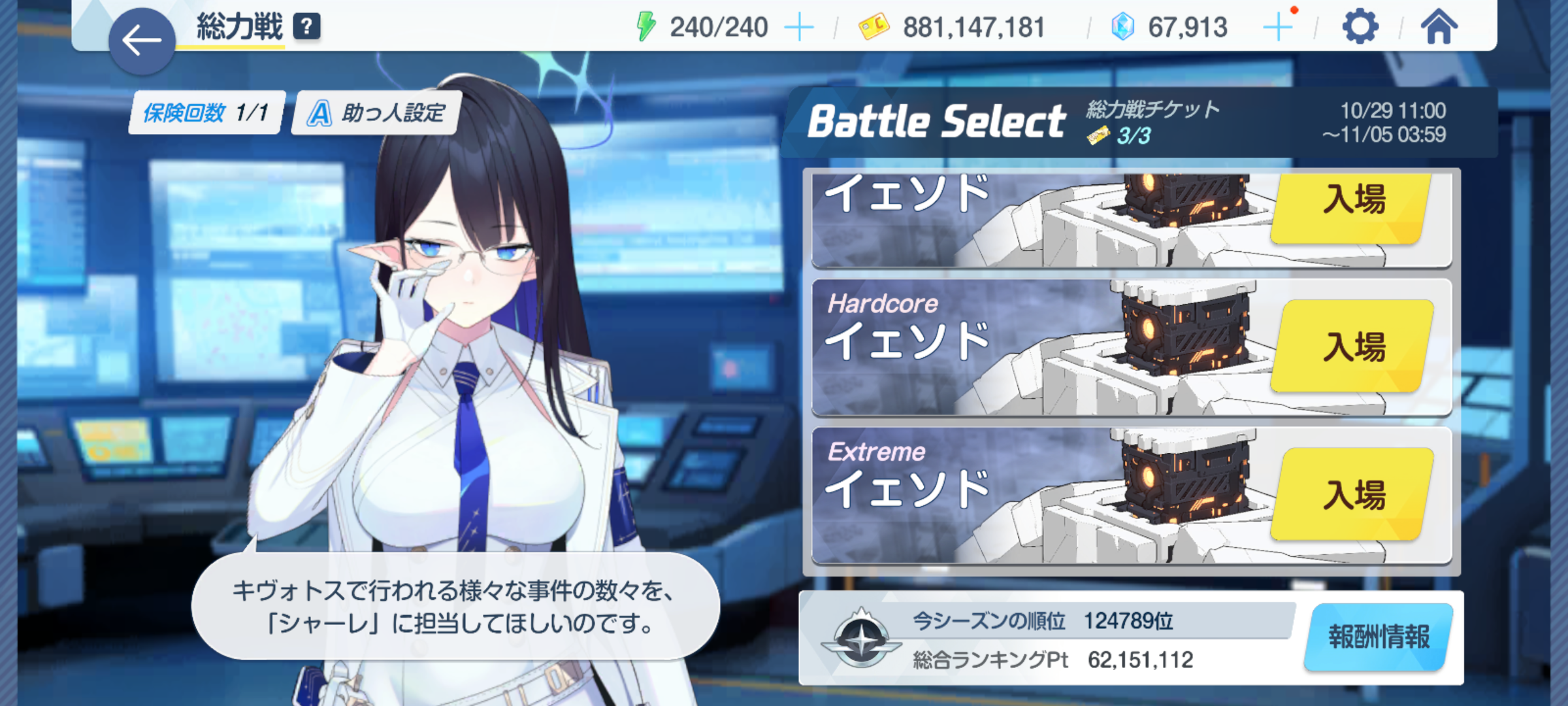This screenshot has width=1568, height=706.
Task: Open the 総力戦 help question mark
Action: click(x=306, y=27)
